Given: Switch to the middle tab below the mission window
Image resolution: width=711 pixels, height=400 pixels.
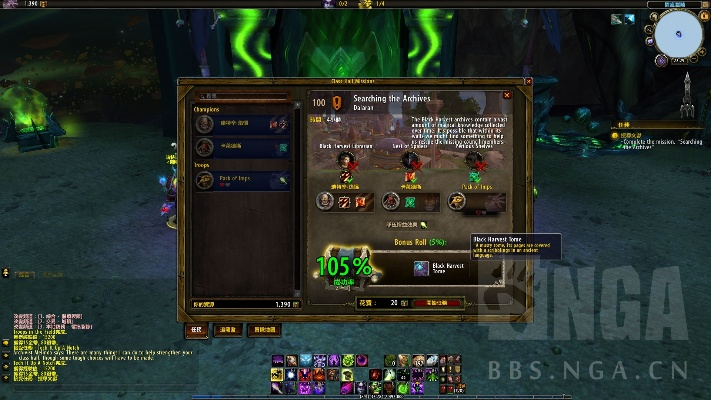Looking at the screenshot, I should pos(229,329).
